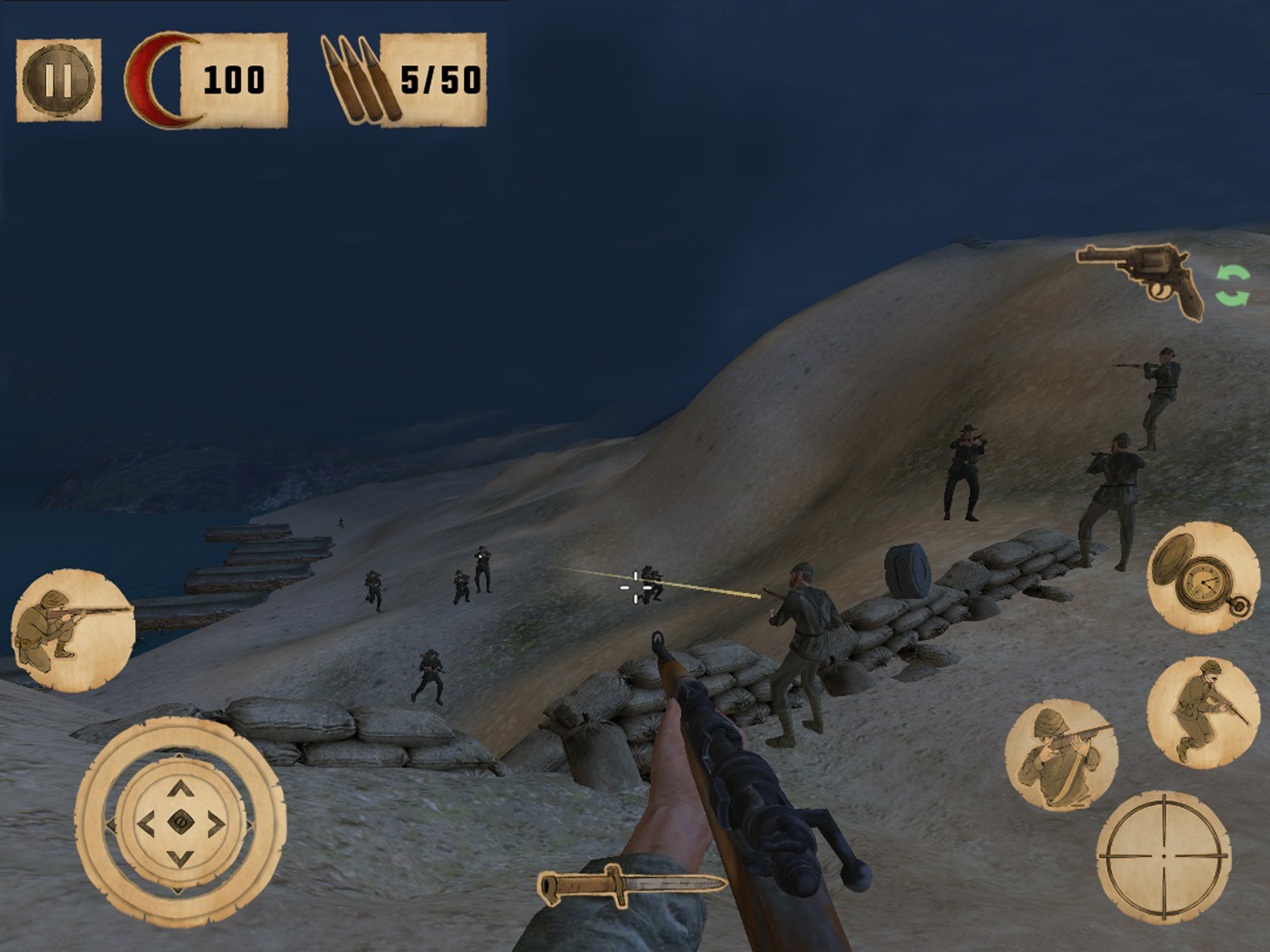This screenshot has width=1270, height=952.
Task: Tap the left arrow on the movement pad
Action: tap(146, 824)
